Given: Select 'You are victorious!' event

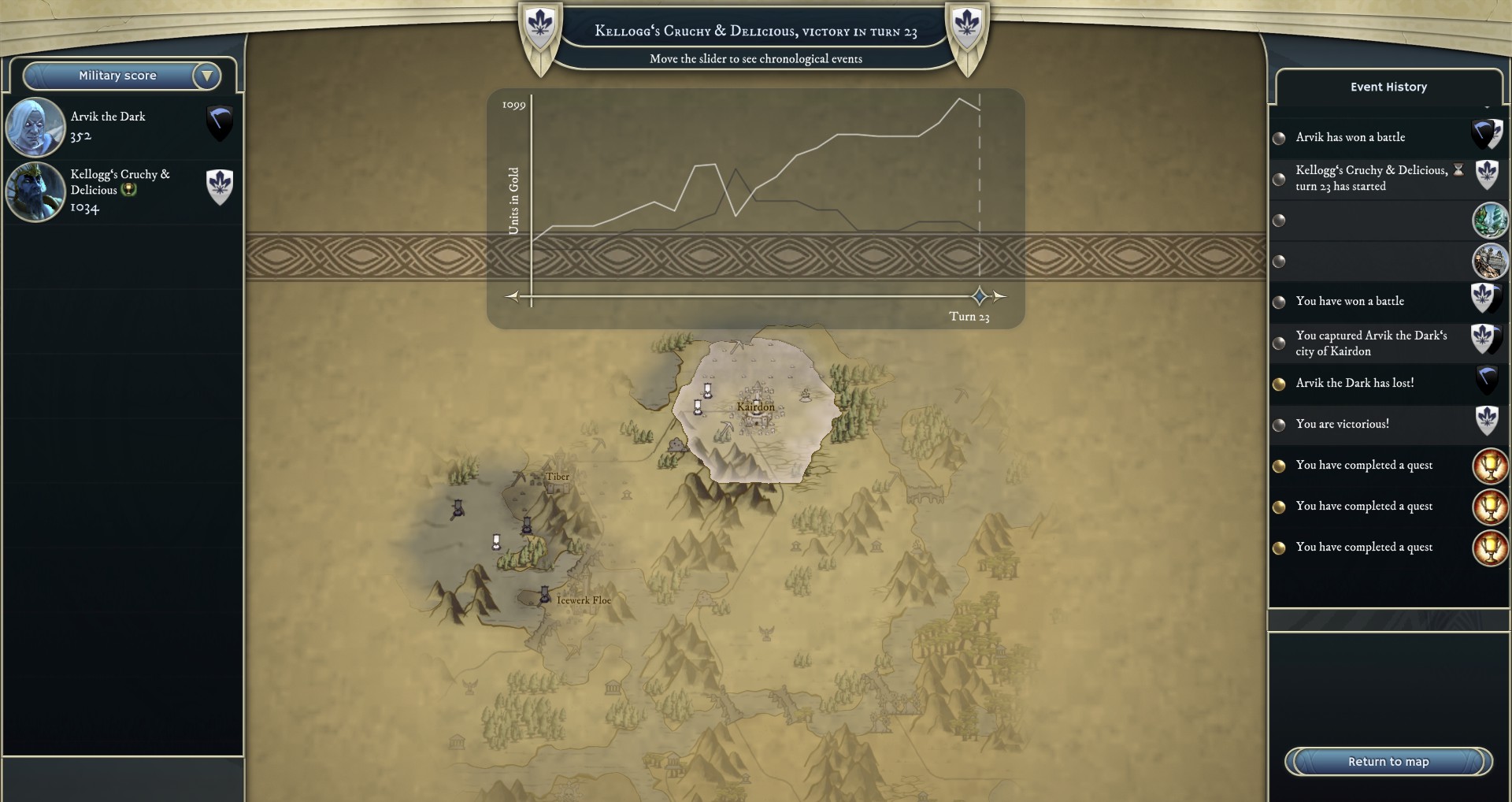Looking at the screenshot, I should [x=1342, y=424].
